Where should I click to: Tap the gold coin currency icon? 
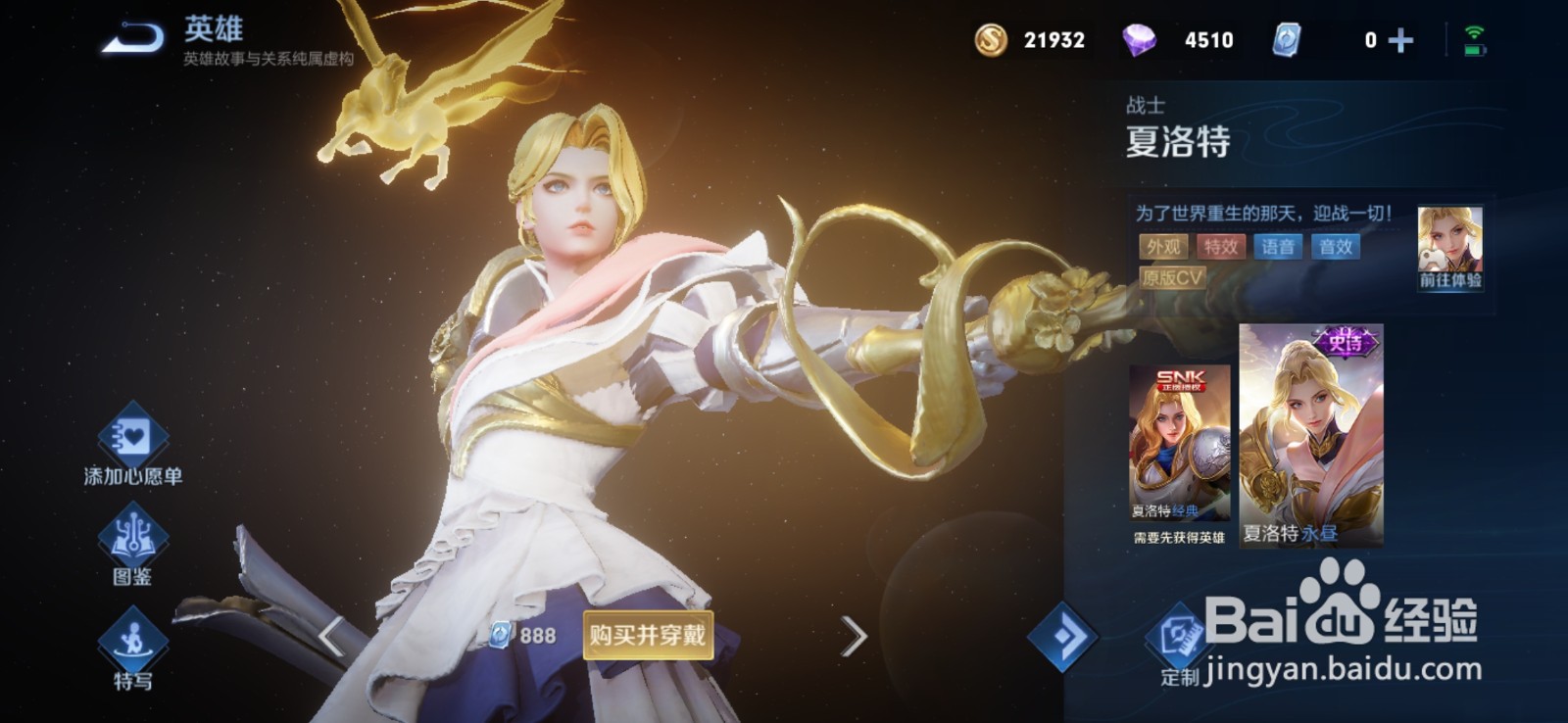[991, 40]
